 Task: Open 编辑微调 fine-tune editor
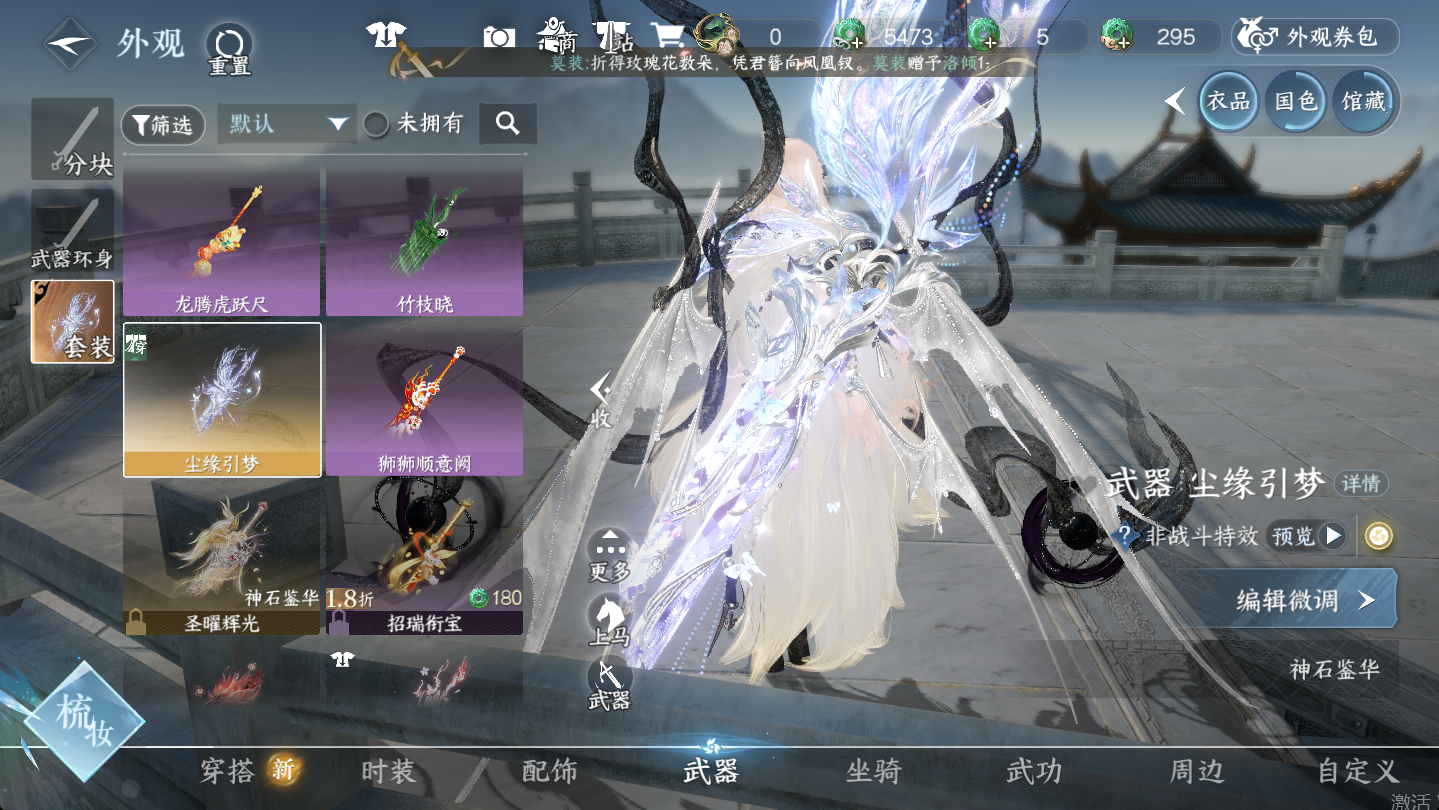point(1303,599)
